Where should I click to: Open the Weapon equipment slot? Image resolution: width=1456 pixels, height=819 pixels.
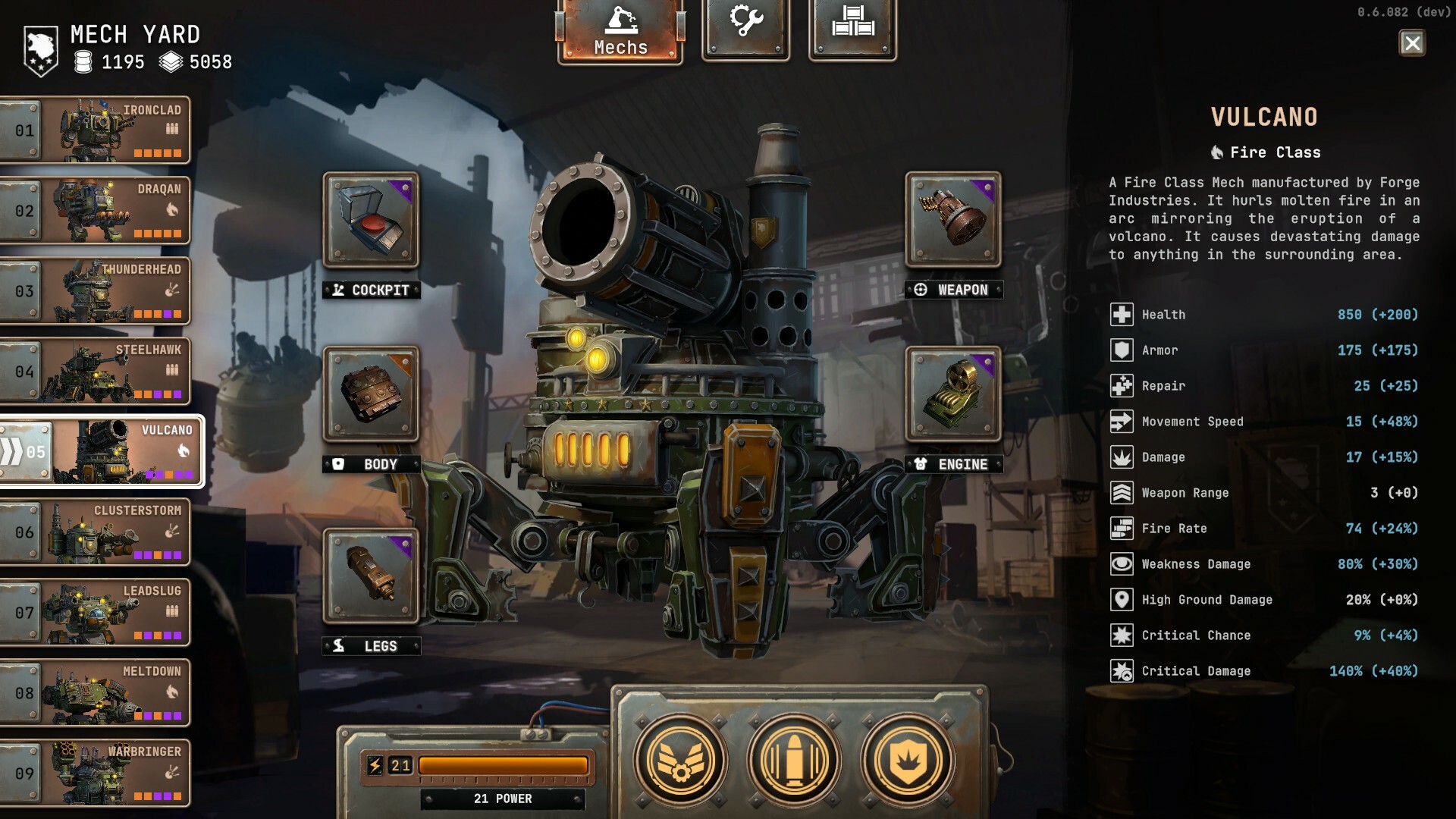953,220
